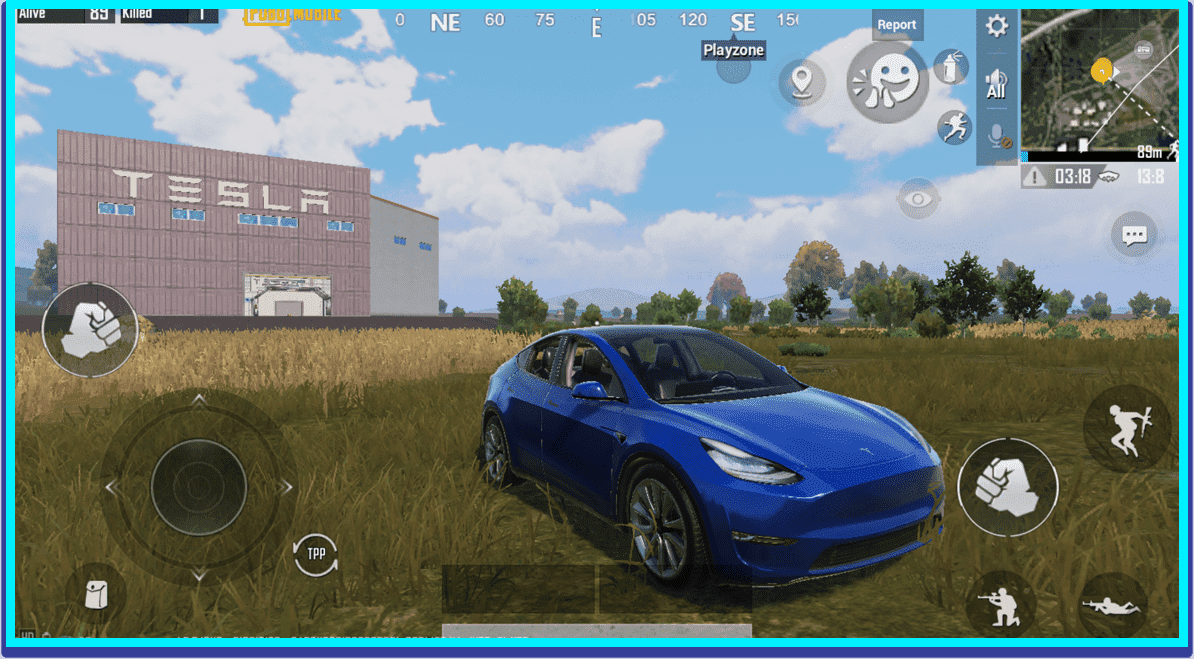The image size is (1194, 659).
Task: Switch camera with the TPP button
Action: [x=316, y=554]
